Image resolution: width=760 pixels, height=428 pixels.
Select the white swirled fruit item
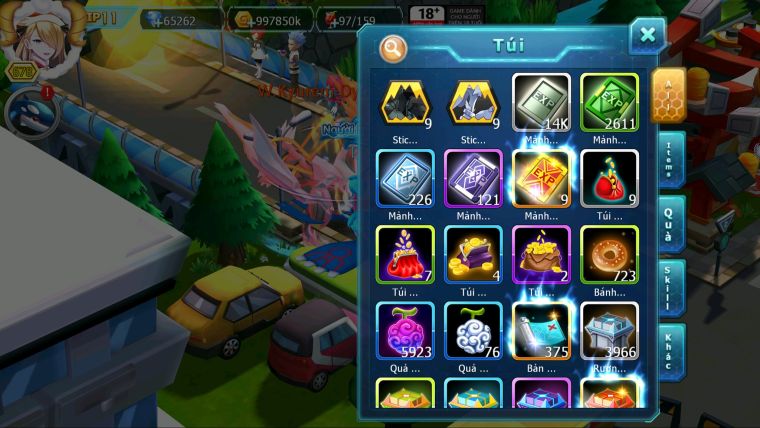pos(473,331)
